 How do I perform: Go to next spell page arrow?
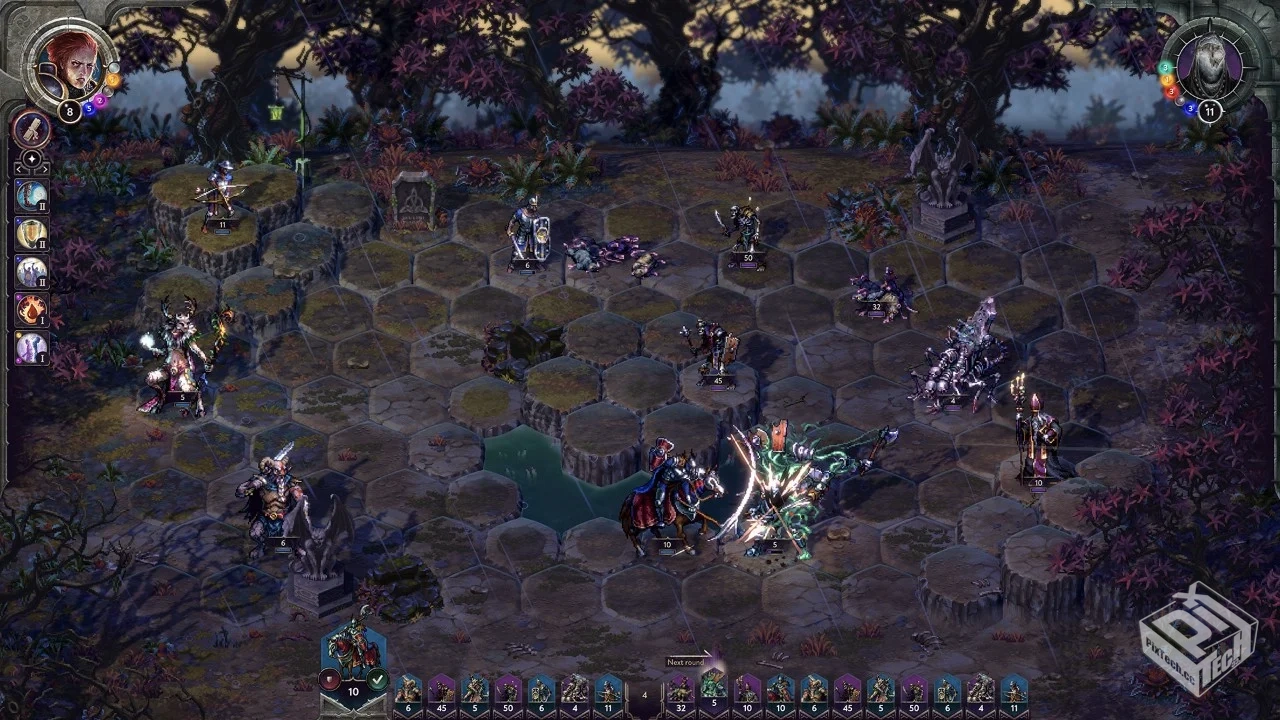(47, 170)
